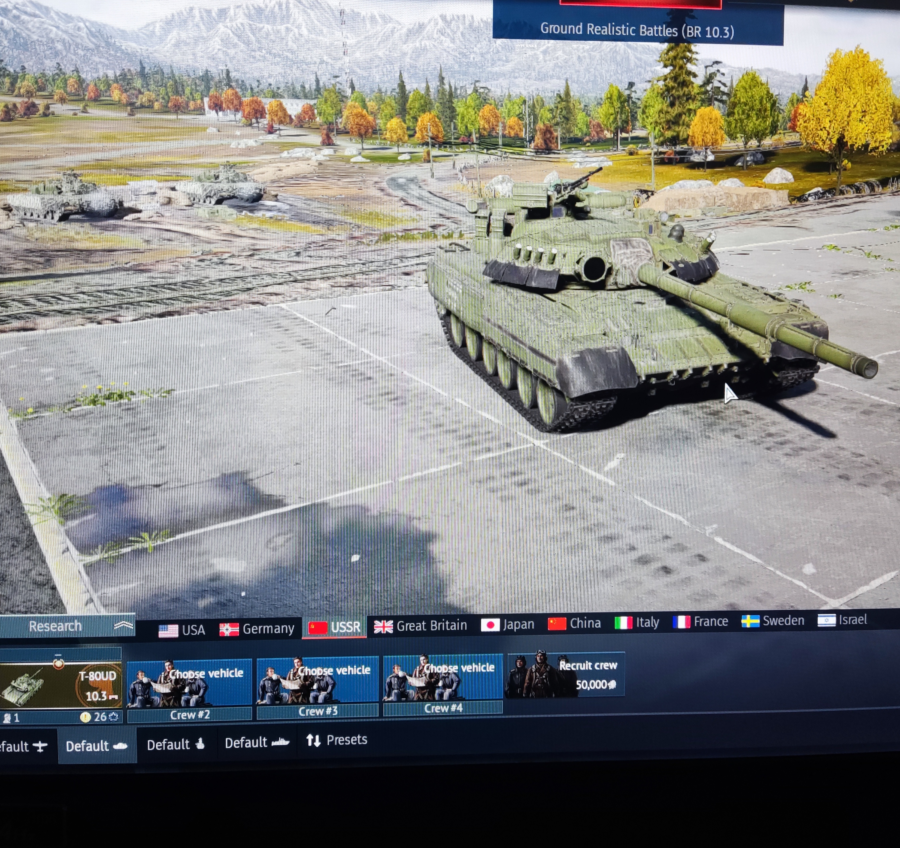Image resolution: width=900 pixels, height=848 pixels.
Task: Select the Default ship preset
Action: coord(257,743)
